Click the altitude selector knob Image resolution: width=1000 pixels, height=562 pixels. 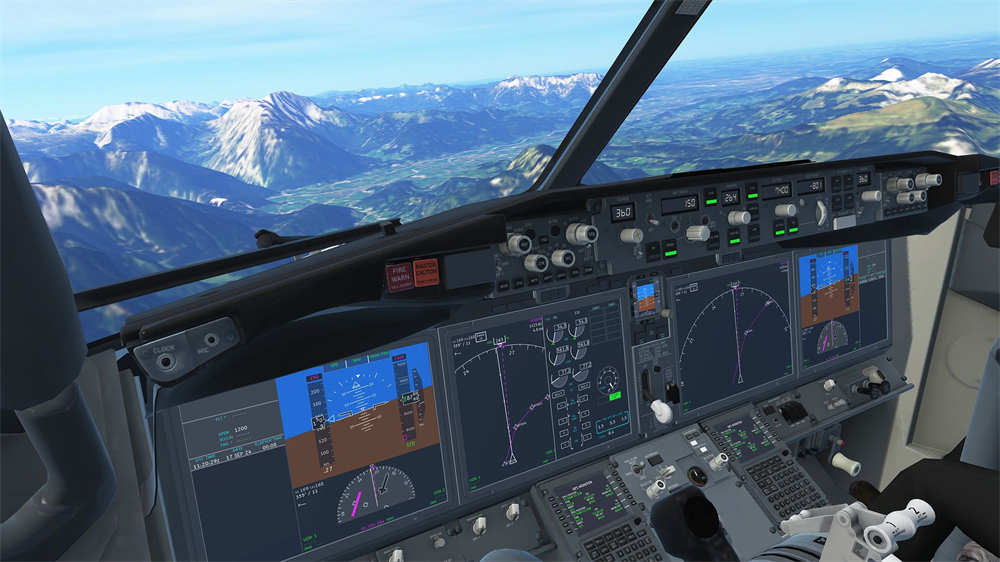click(x=786, y=210)
